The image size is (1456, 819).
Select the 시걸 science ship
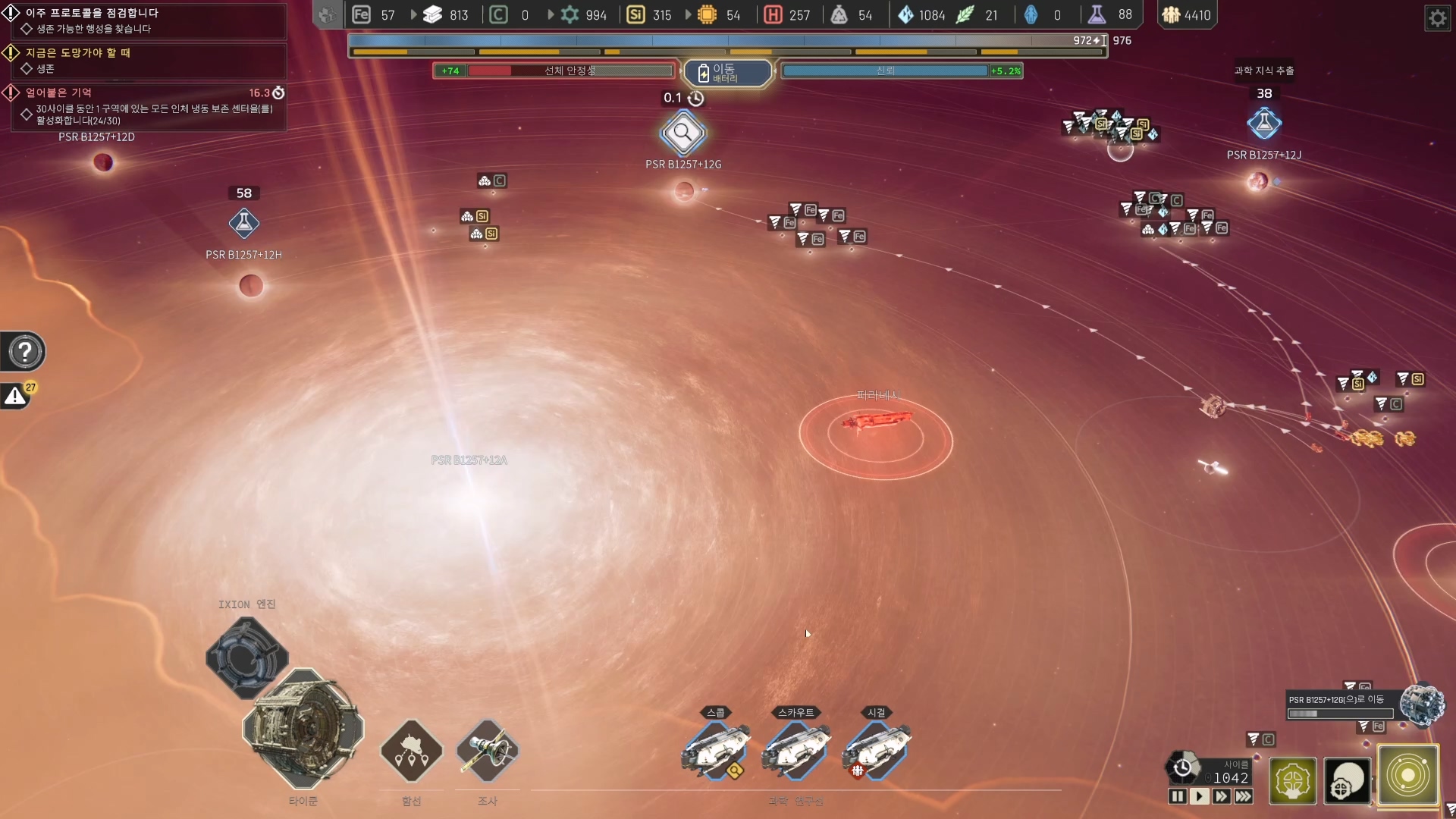tap(877, 750)
